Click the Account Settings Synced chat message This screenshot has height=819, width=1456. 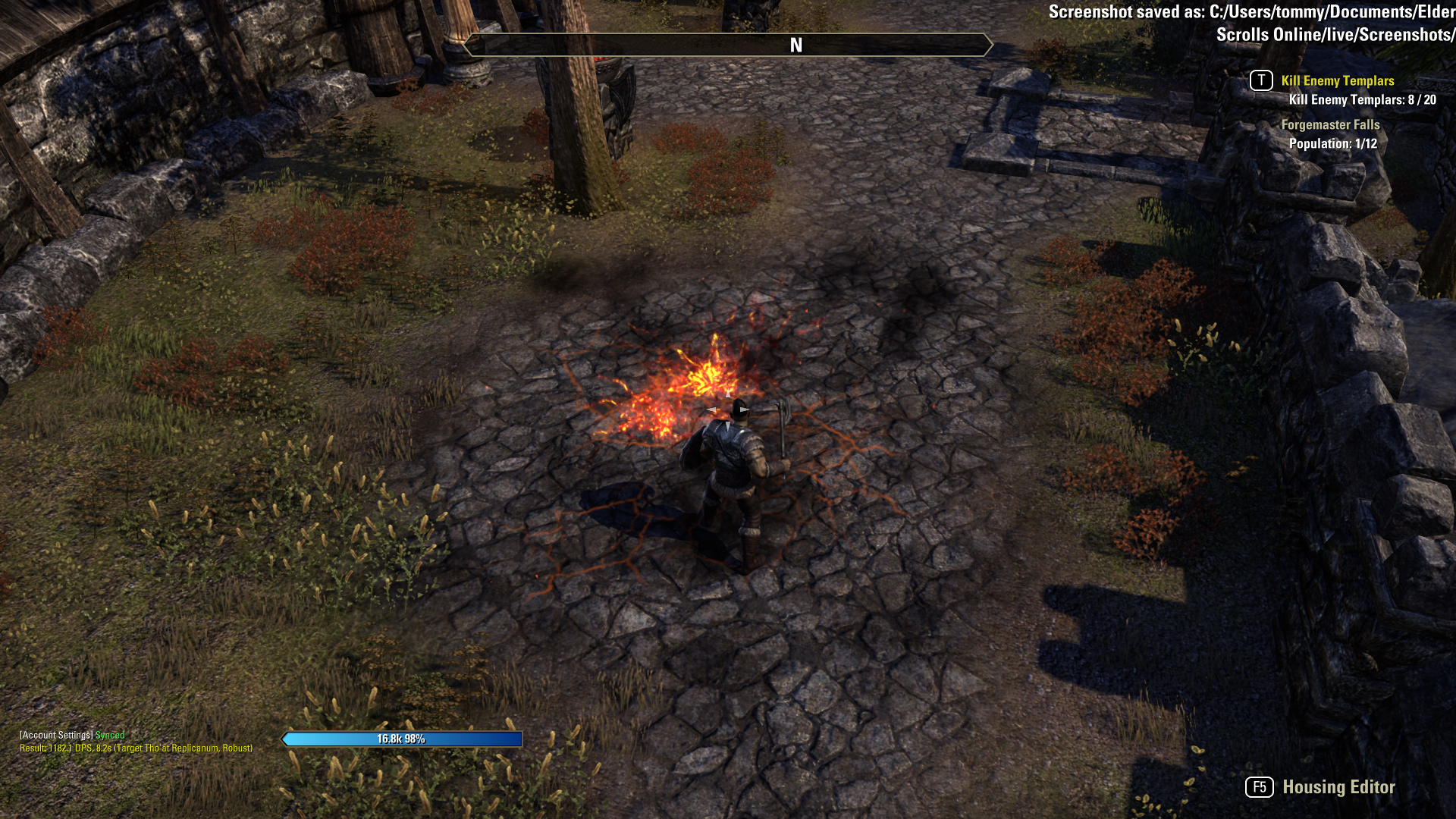point(72,735)
